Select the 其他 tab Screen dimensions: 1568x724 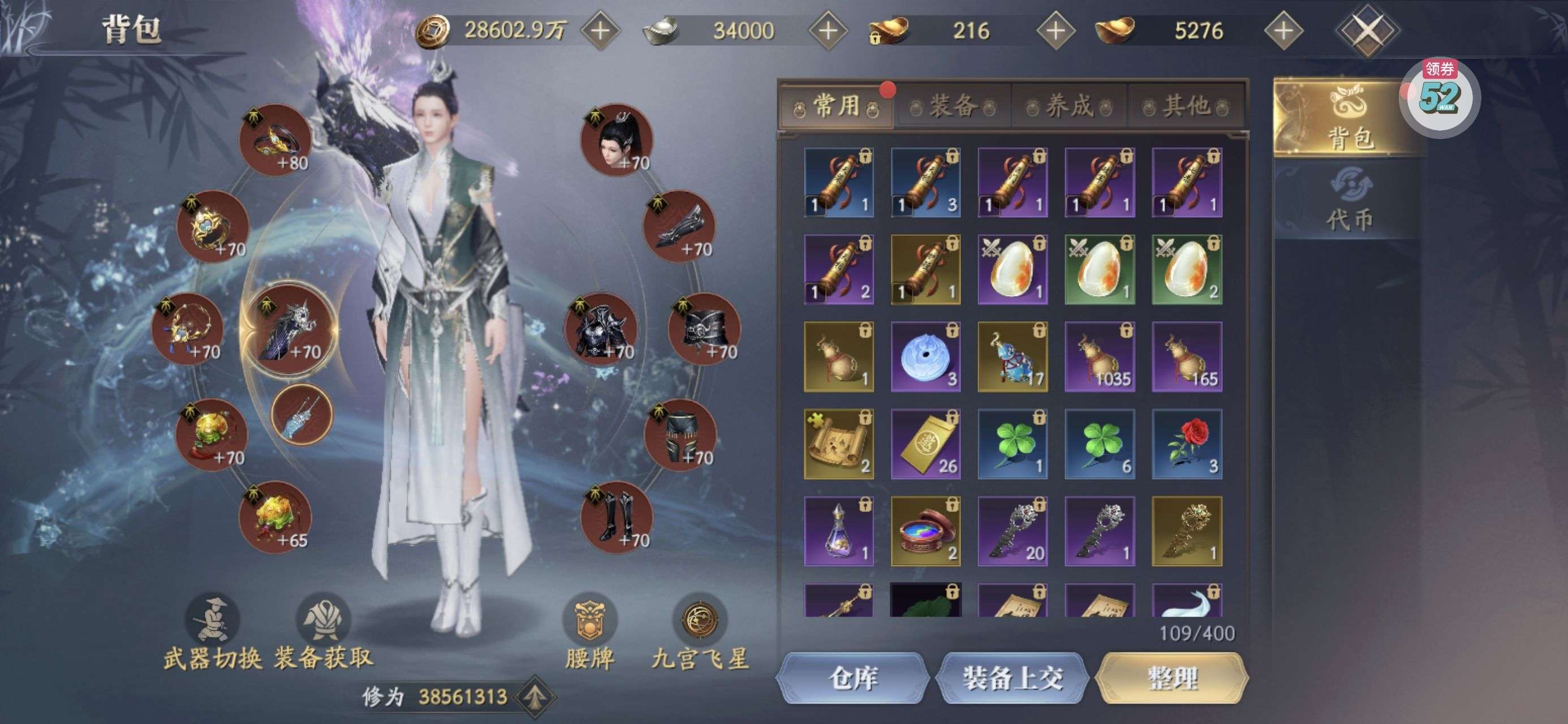click(x=1186, y=106)
